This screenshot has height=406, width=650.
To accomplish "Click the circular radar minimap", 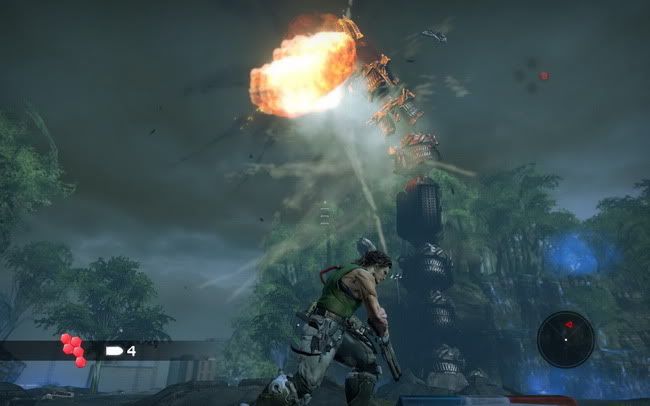I will tap(565, 339).
